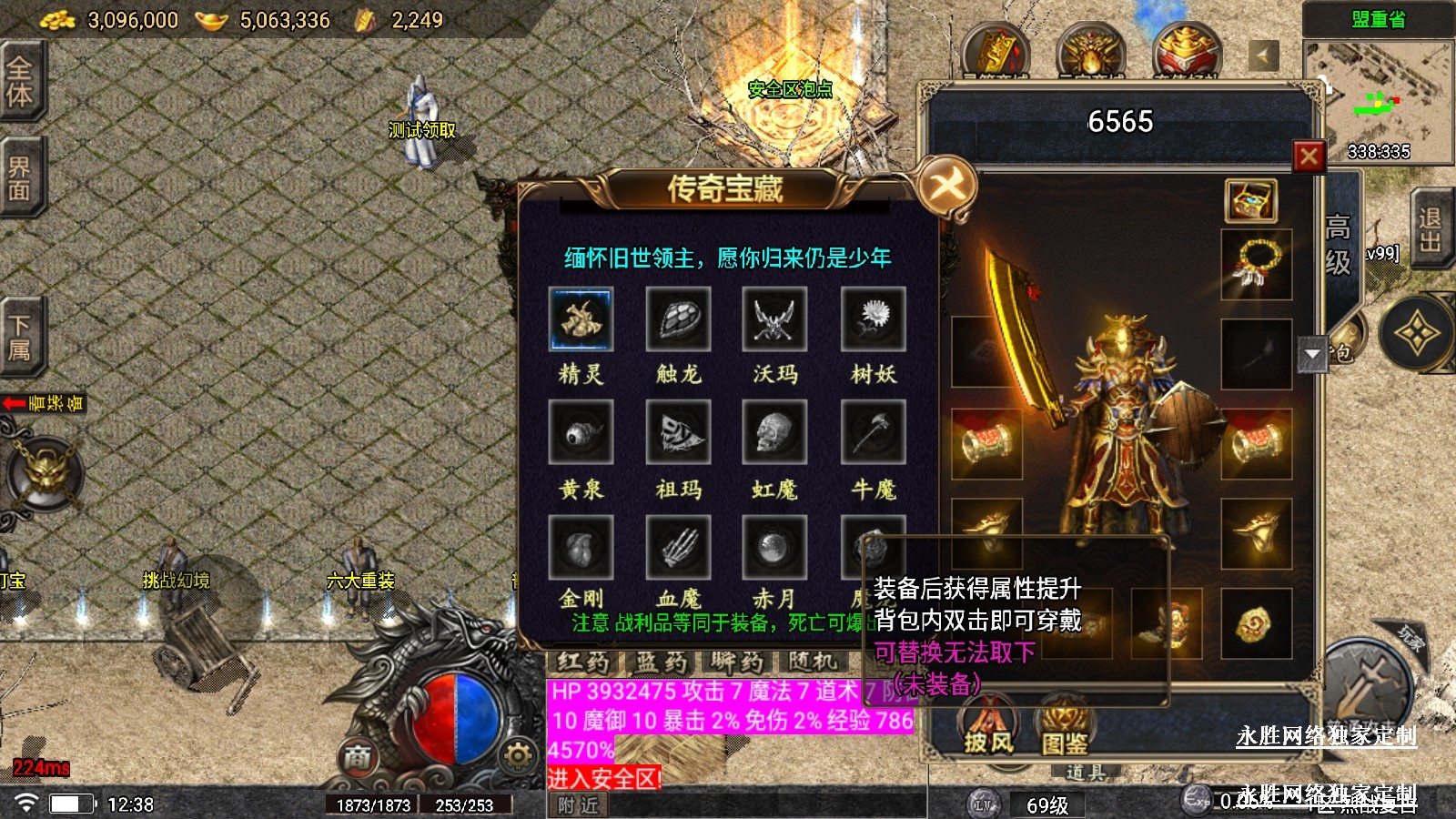The width and height of the screenshot is (1456, 819).
Task: Open the 商 shop button
Action: 358,757
